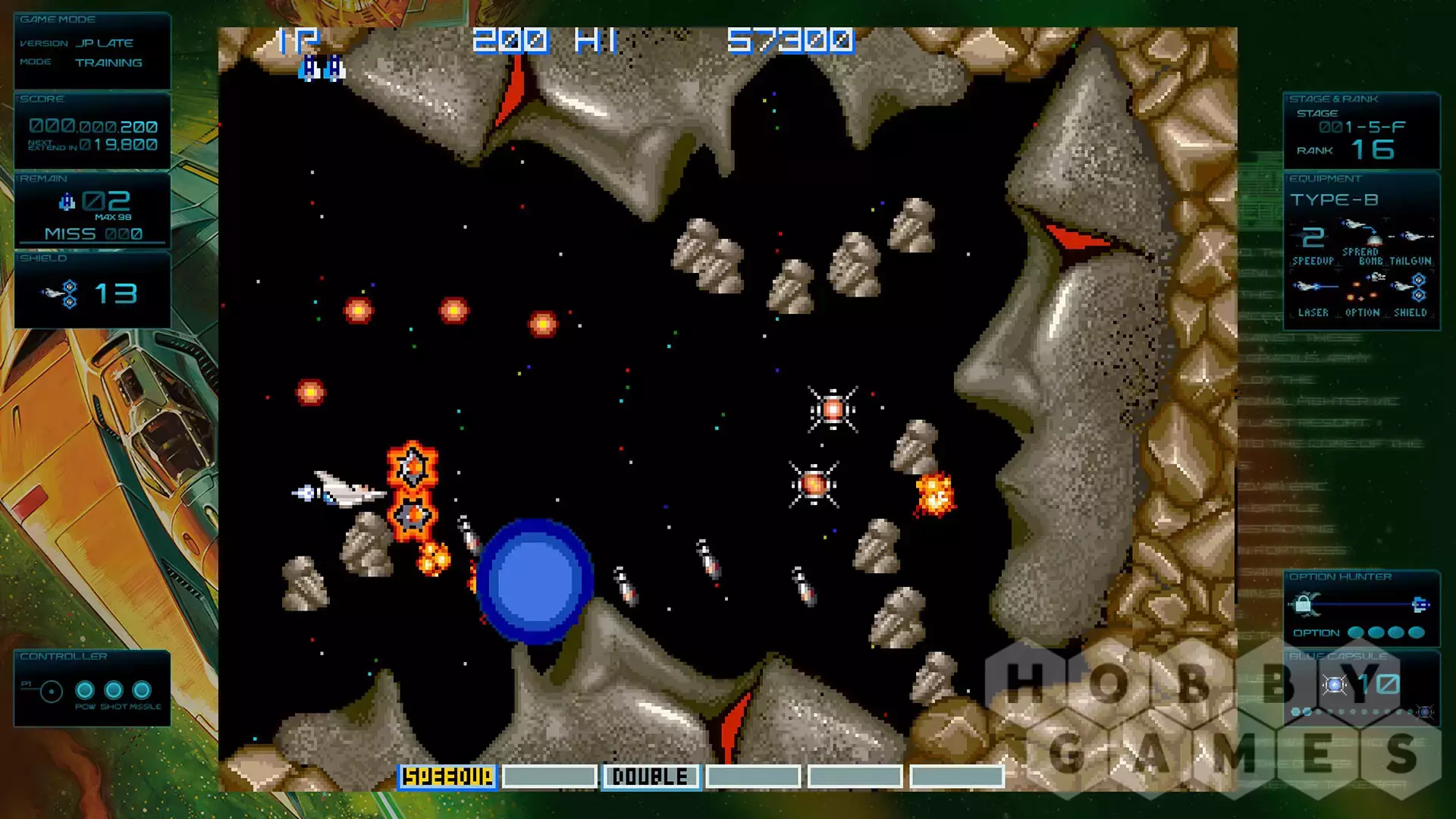Click the Option Hunter lock icon
The image size is (1456, 819).
[x=1304, y=604]
